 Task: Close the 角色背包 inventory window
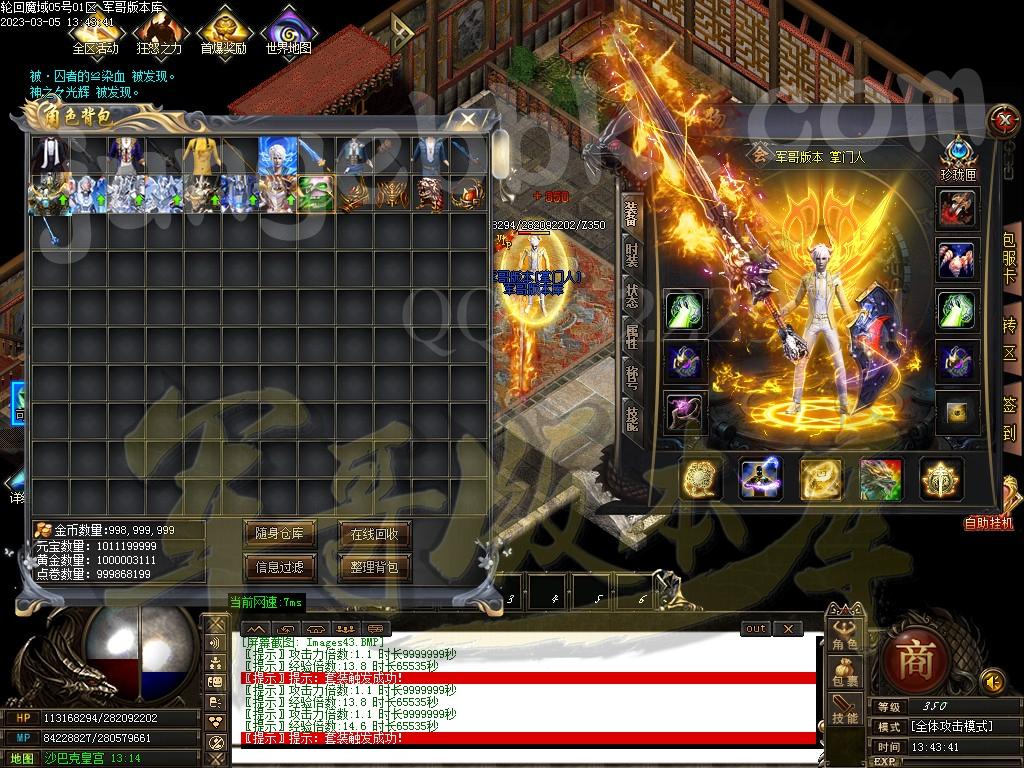coord(468,120)
